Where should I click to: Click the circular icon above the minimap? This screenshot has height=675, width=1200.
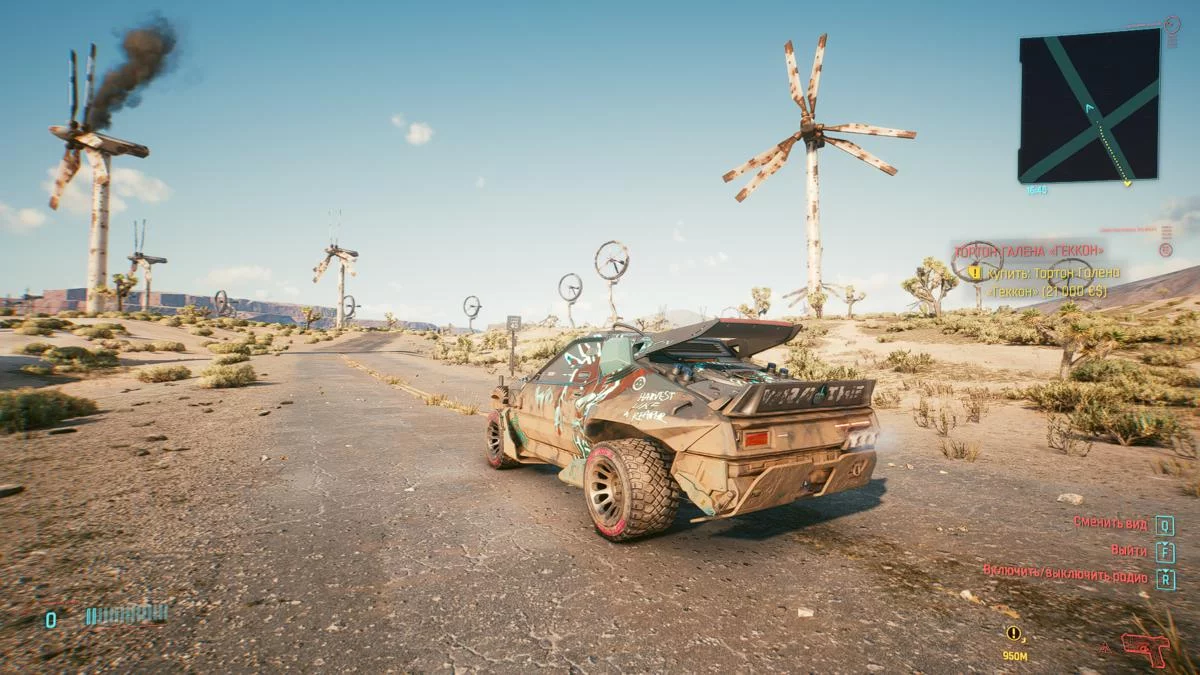point(1172,24)
